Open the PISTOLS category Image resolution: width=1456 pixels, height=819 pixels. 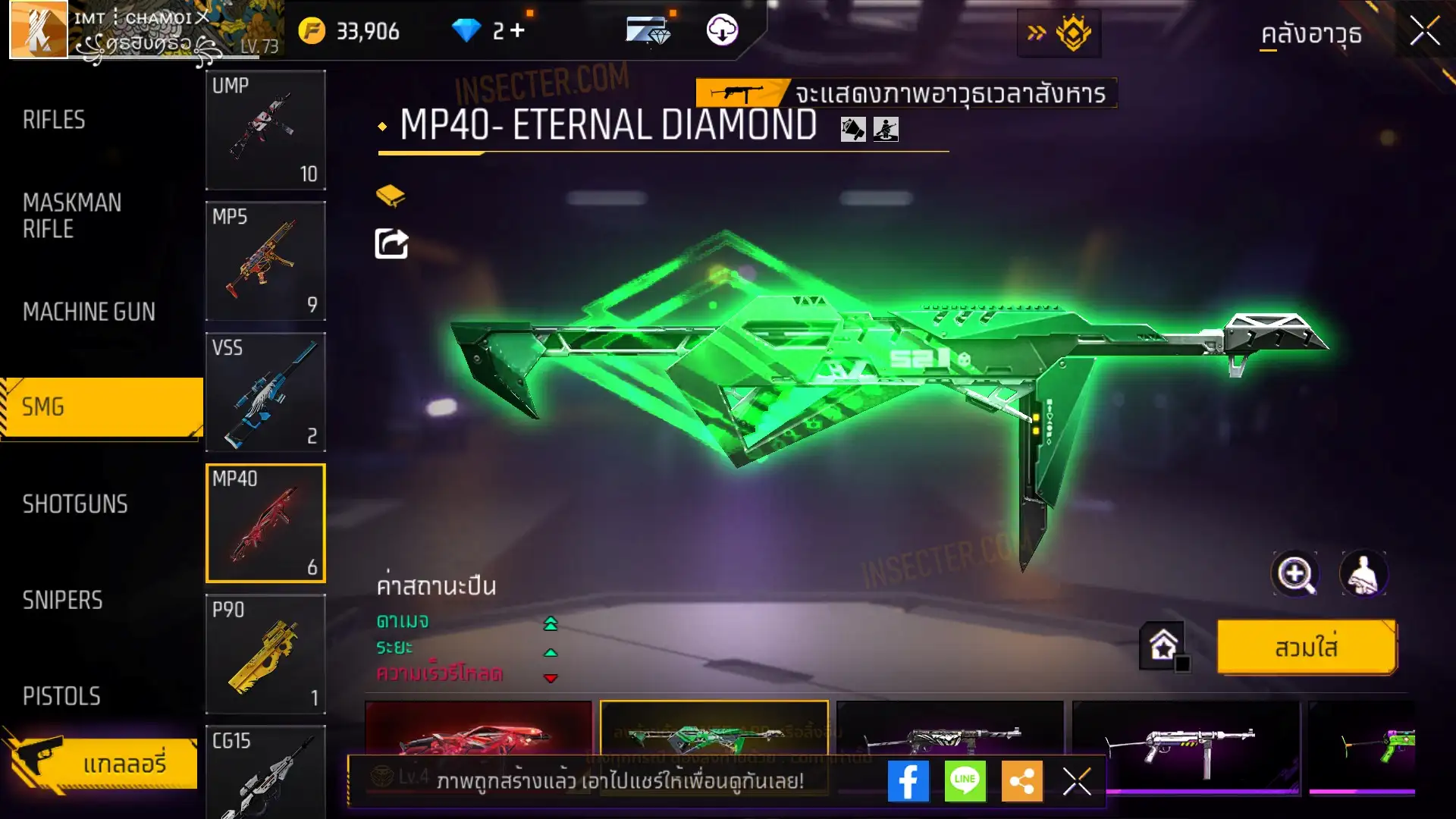(61, 696)
